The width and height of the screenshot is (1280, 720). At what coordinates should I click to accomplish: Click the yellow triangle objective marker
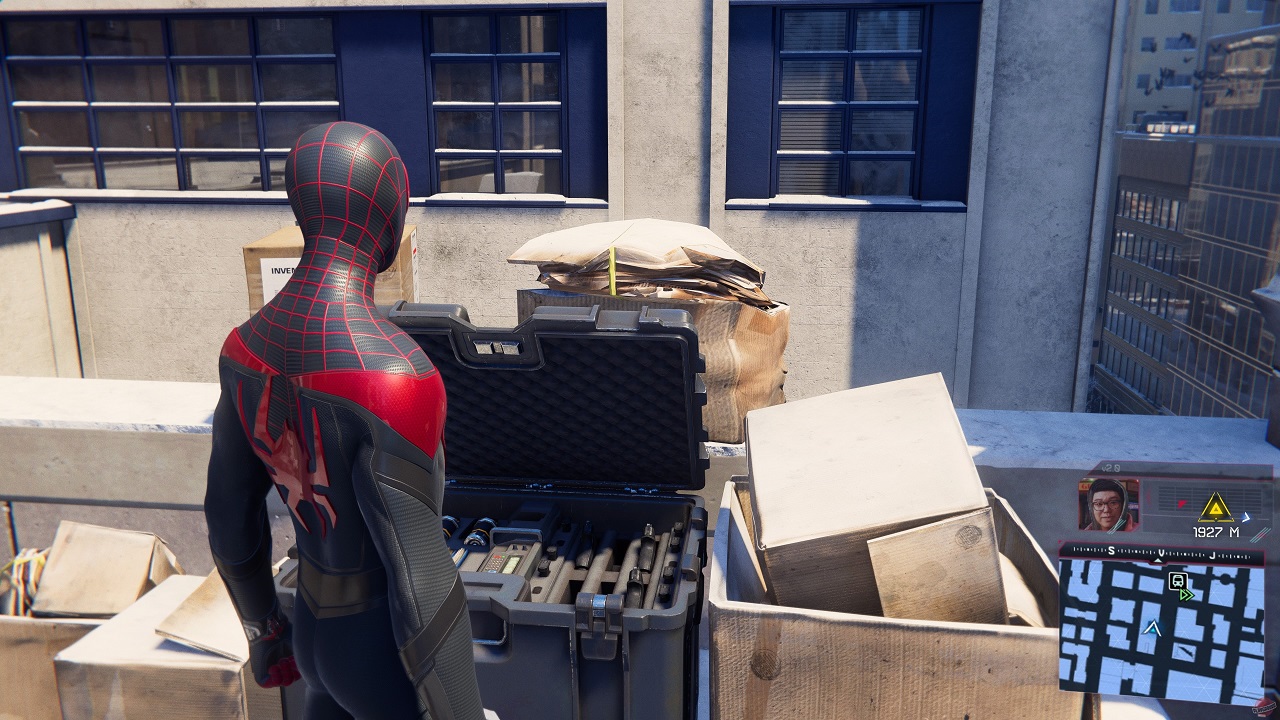coord(1215,506)
